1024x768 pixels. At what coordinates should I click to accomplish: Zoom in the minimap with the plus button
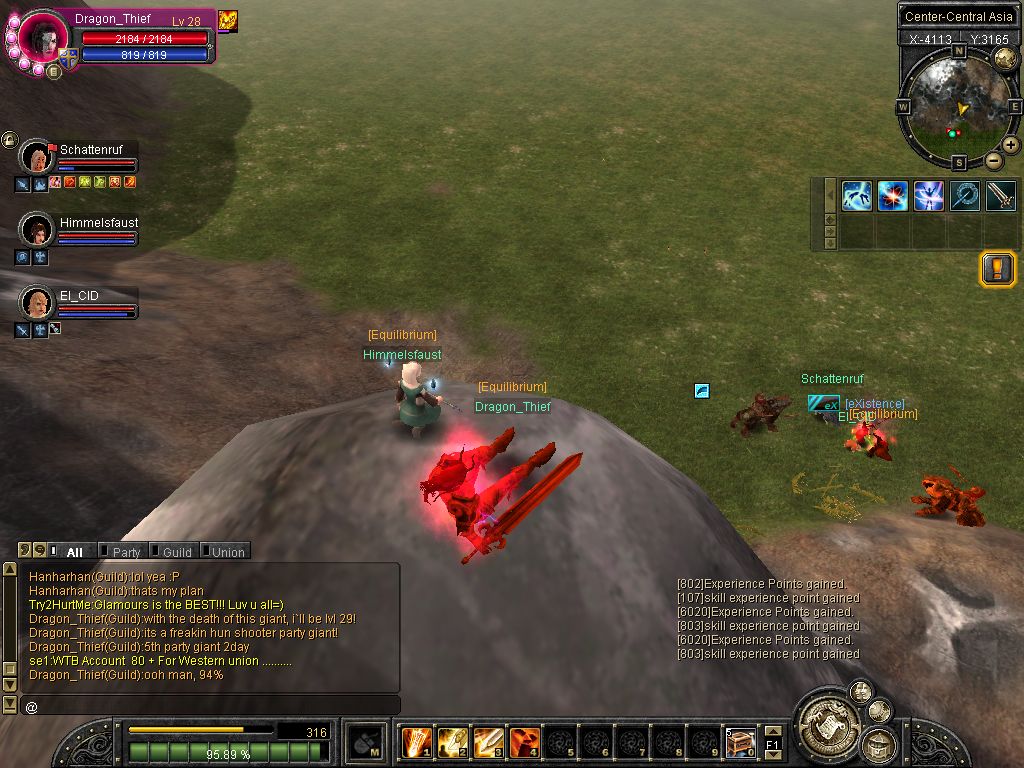1011,145
